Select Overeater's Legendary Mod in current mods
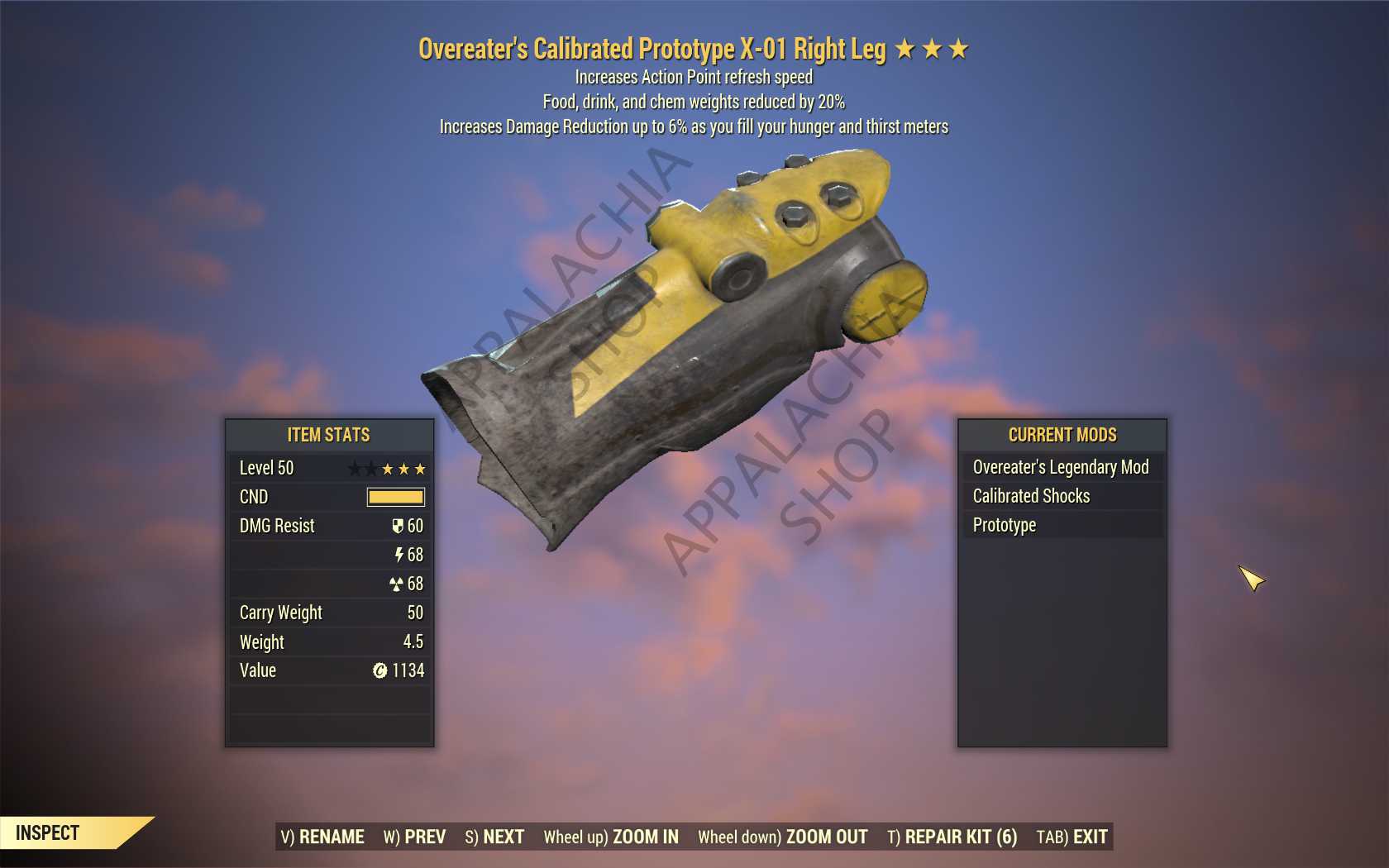Screen dimensions: 1389x868 [x=1061, y=467]
